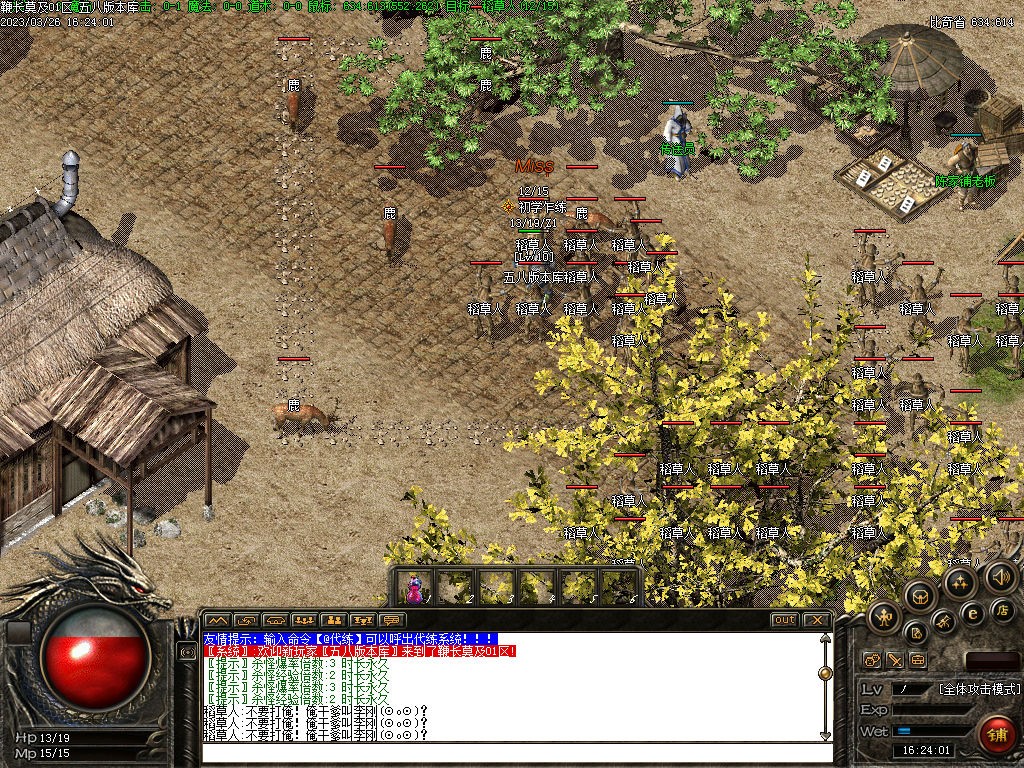The height and width of the screenshot is (768, 1024).
Task: Click the red 铺 stall button
Action: click(x=995, y=735)
